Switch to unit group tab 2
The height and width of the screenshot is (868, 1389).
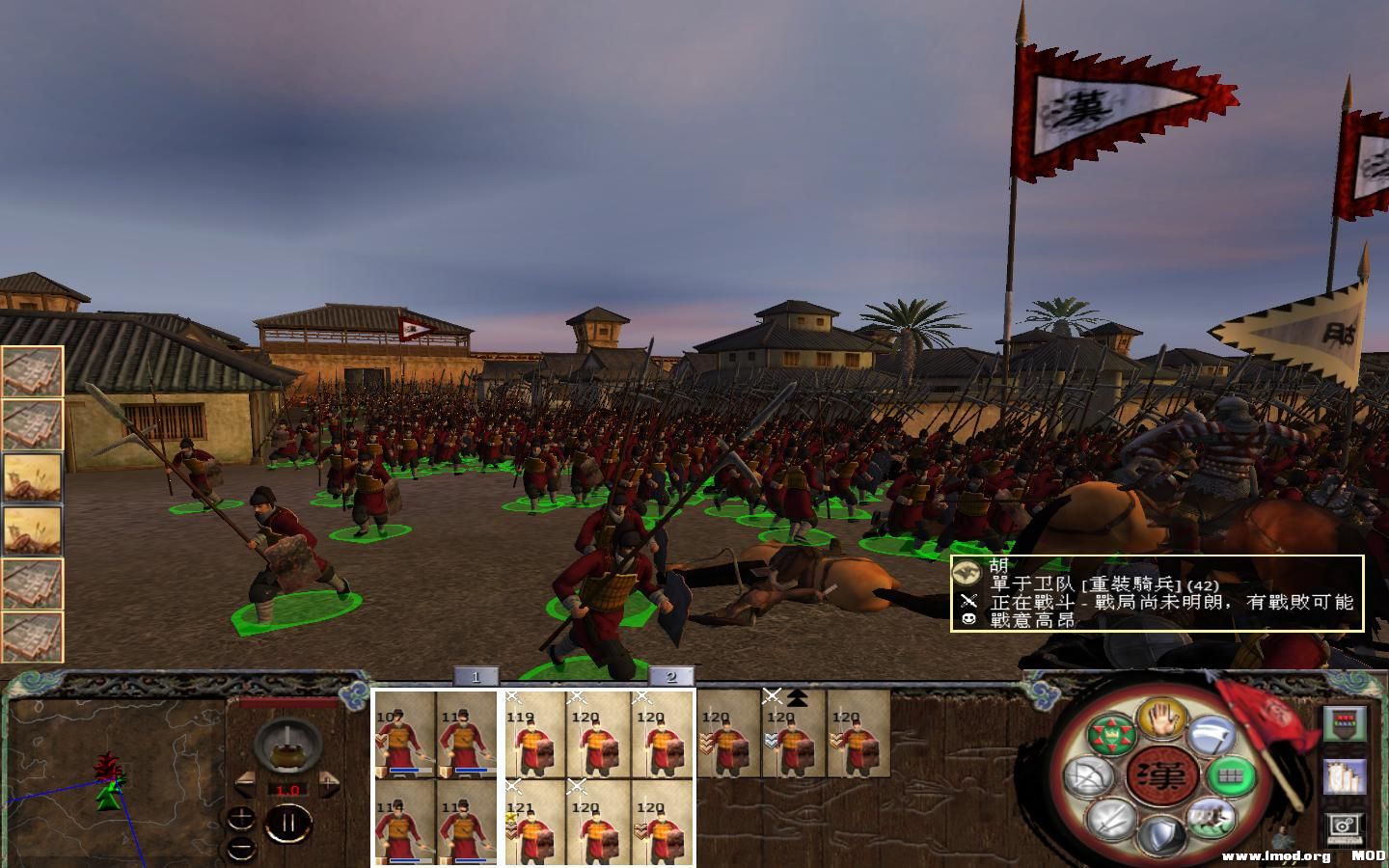coord(672,676)
